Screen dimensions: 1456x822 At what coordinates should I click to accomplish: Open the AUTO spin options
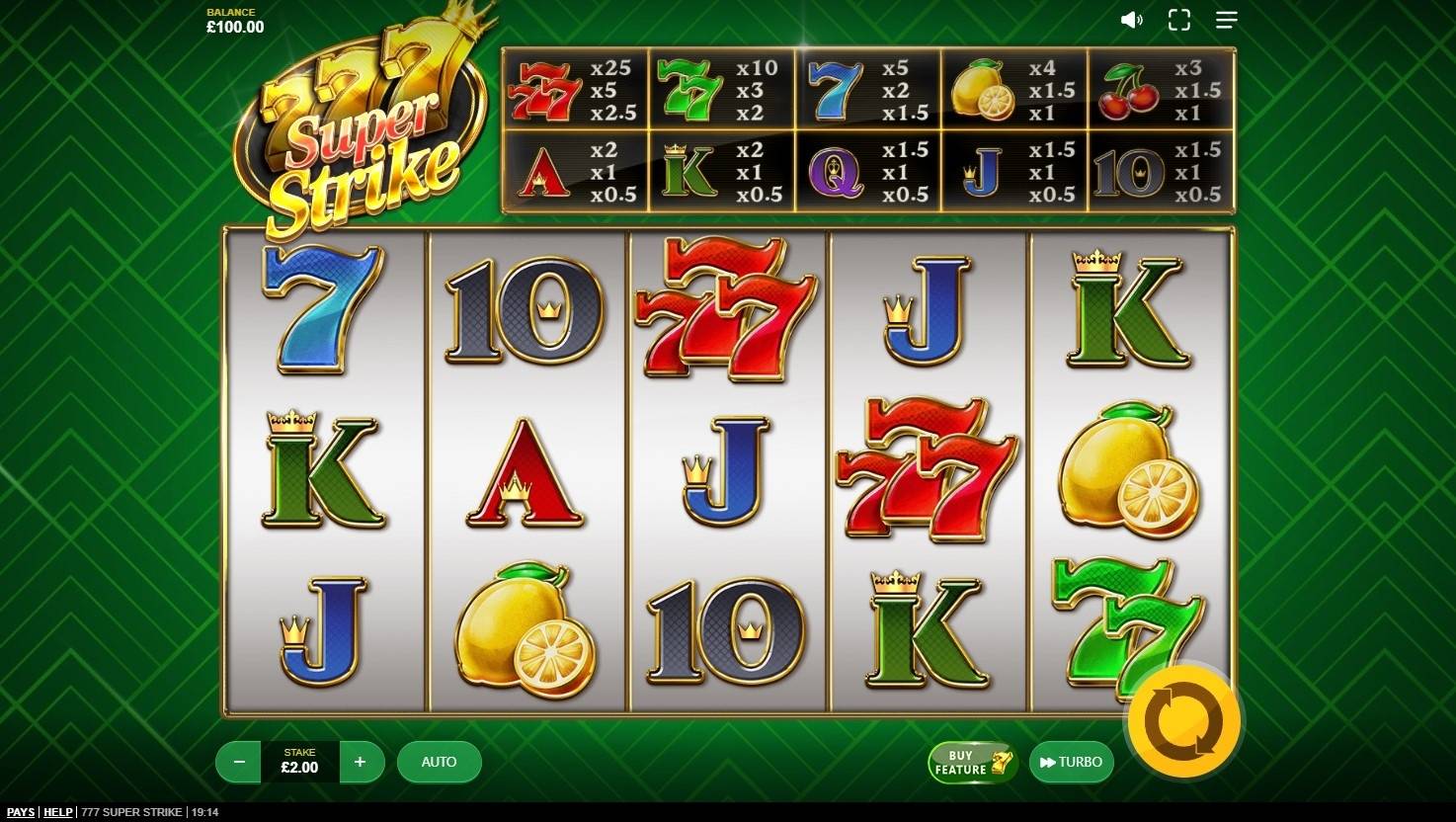(439, 762)
